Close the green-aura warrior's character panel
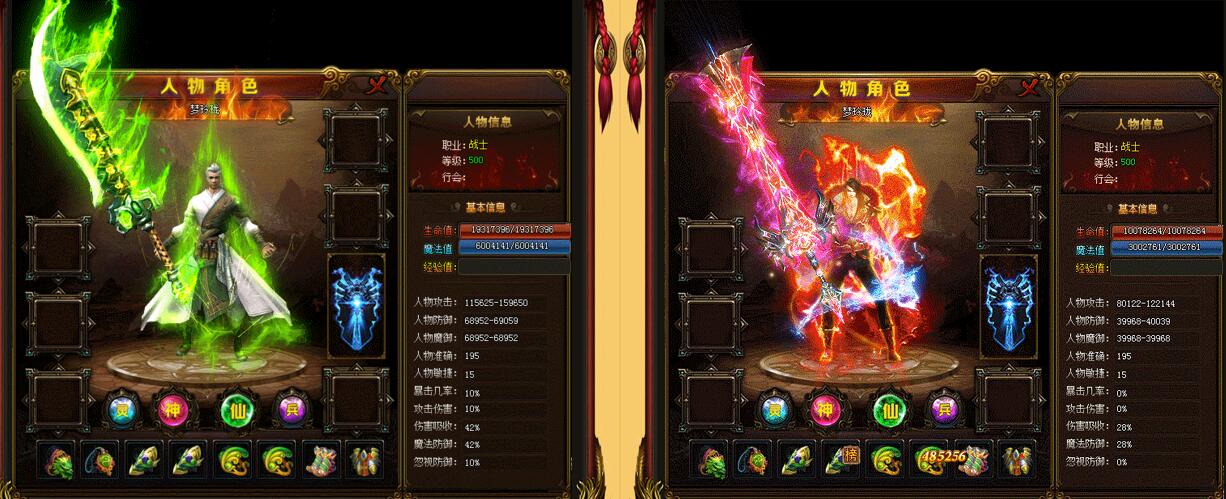 [377, 86]
